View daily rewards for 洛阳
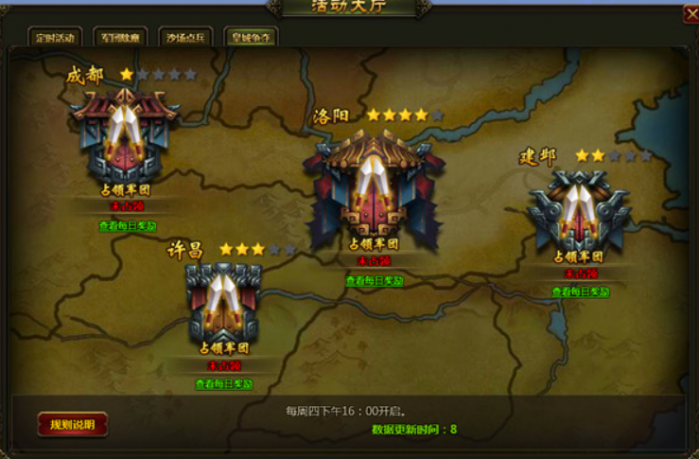Screen dimensions: 700x459 (x=377, y=281)
